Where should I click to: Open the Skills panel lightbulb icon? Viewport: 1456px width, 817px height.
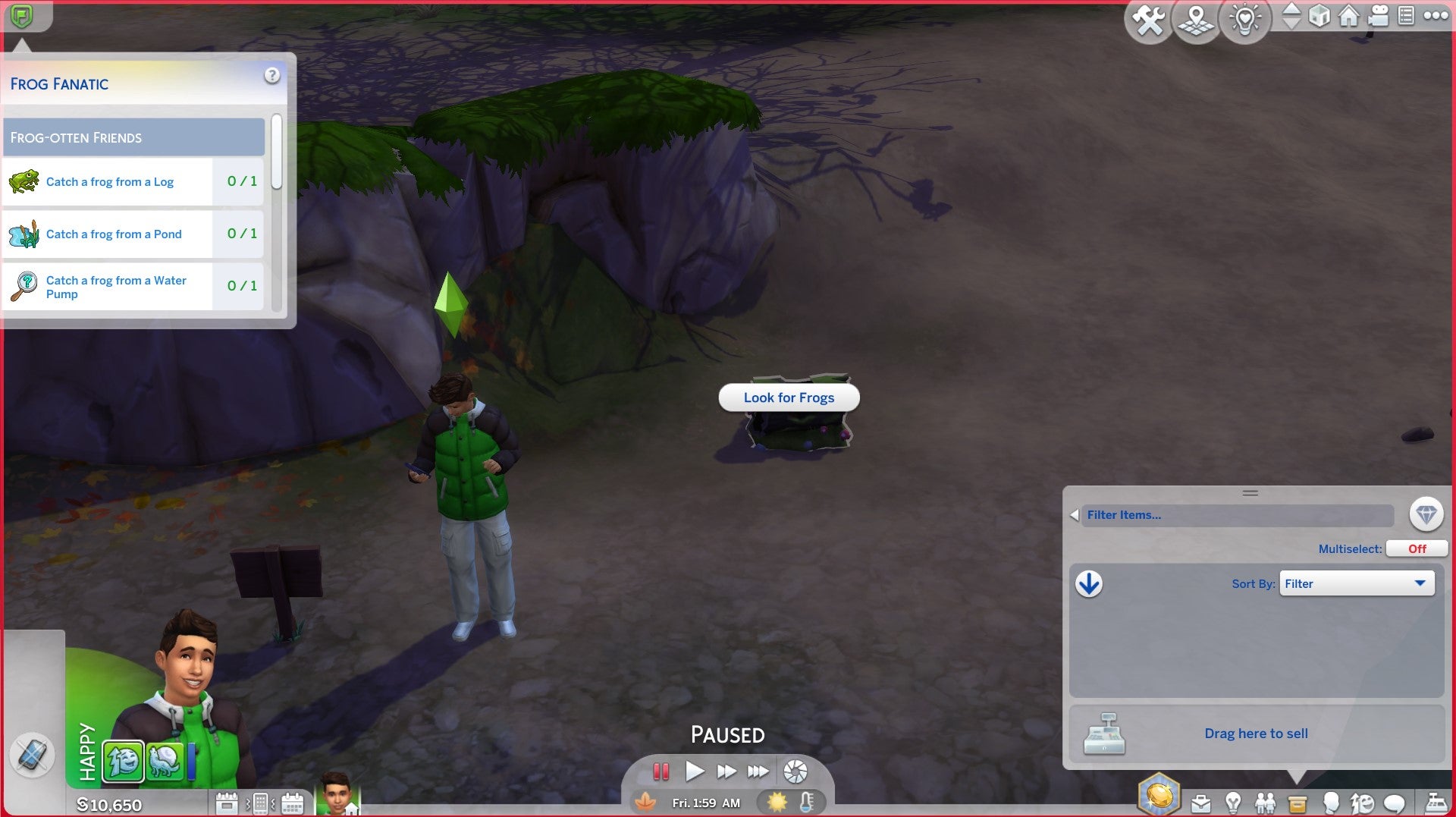(1232, 803)
